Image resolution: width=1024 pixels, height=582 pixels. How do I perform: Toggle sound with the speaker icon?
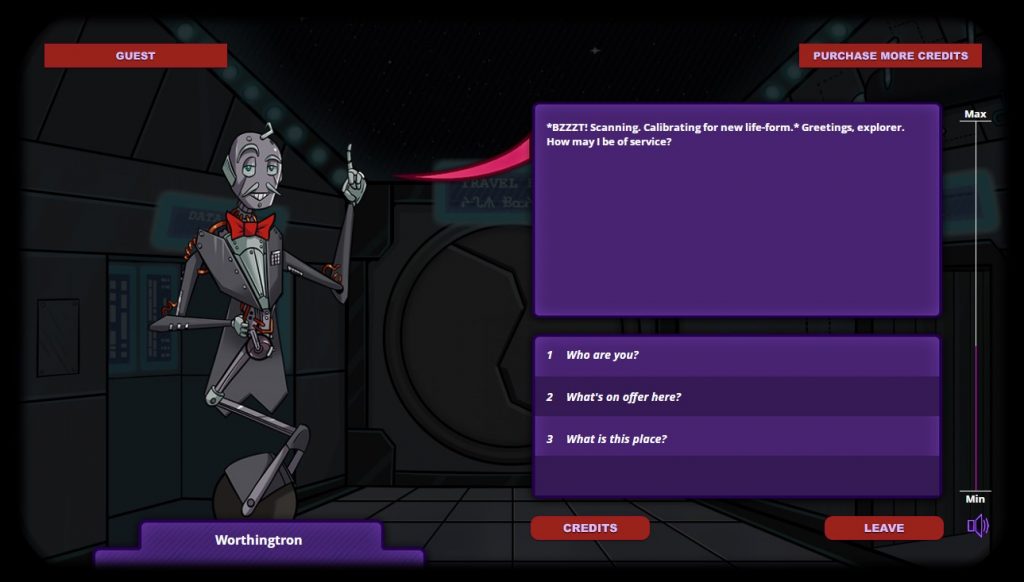click(977, 526)
